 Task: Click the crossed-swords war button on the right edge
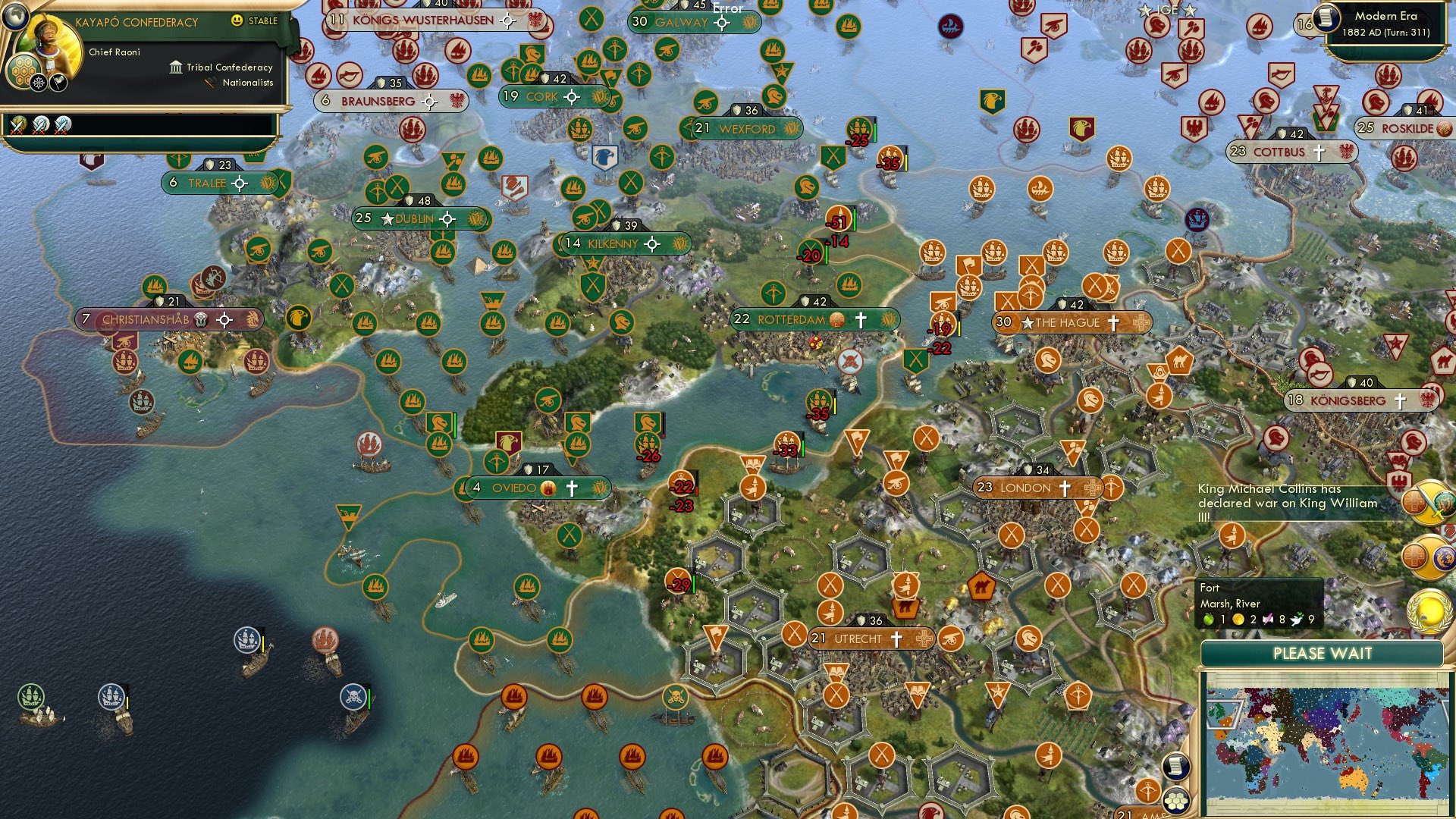coord(1429,502)
